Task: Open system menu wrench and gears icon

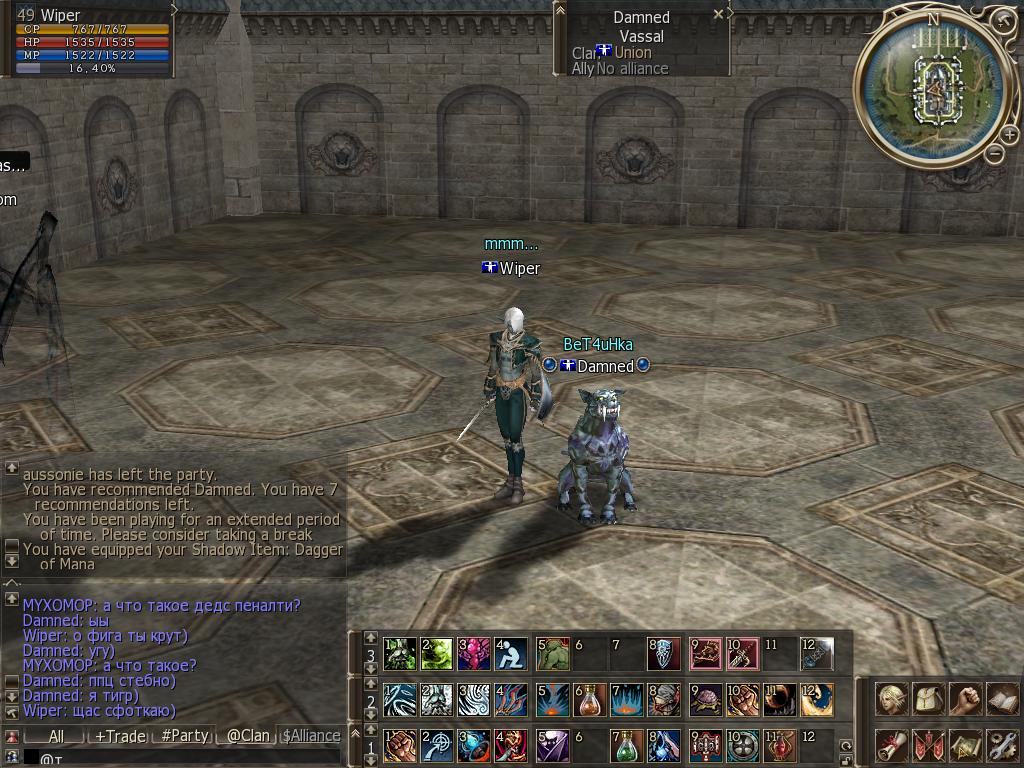Action: coord(1001,745)
